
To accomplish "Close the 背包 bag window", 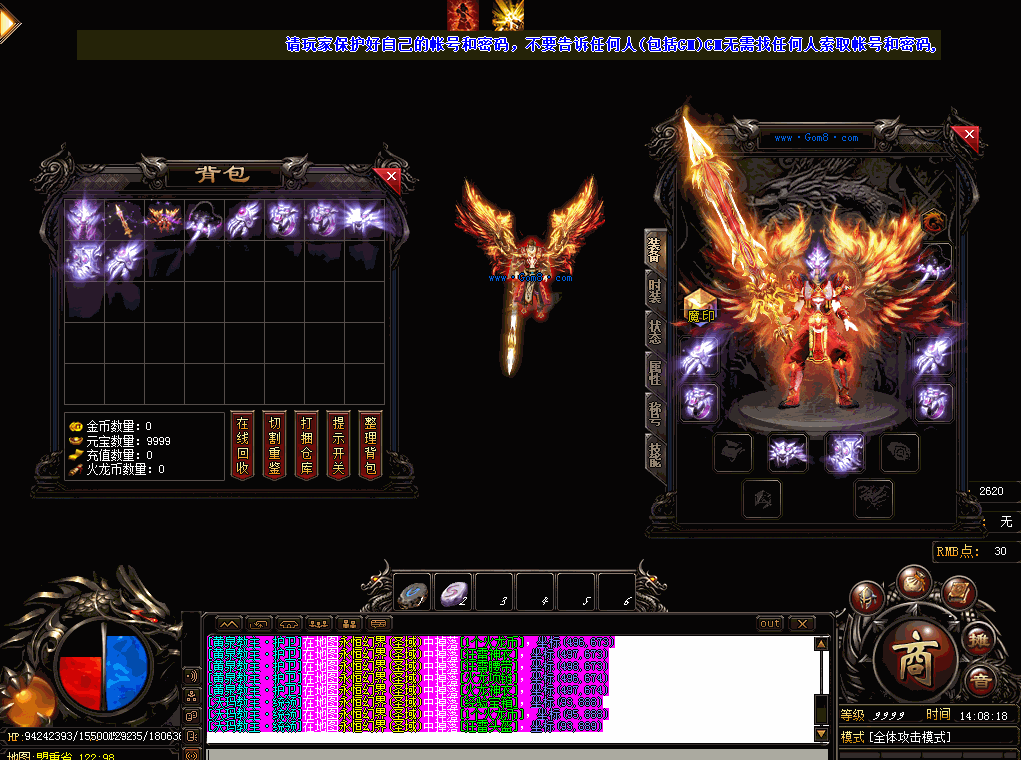I will pyautogui.click(x=391, y=177).
